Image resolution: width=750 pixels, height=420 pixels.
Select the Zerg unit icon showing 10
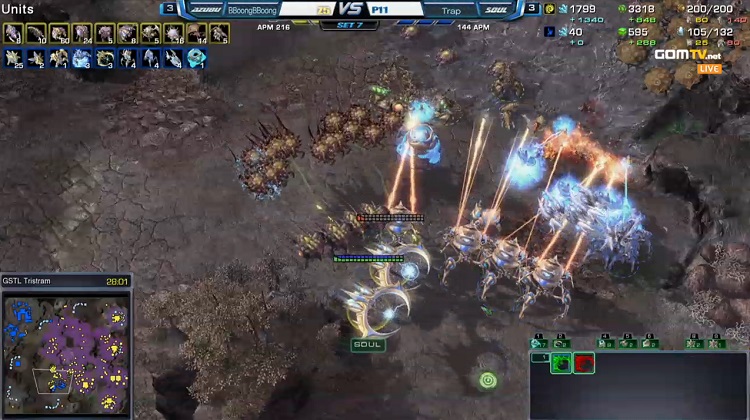[x=35, y=35]
